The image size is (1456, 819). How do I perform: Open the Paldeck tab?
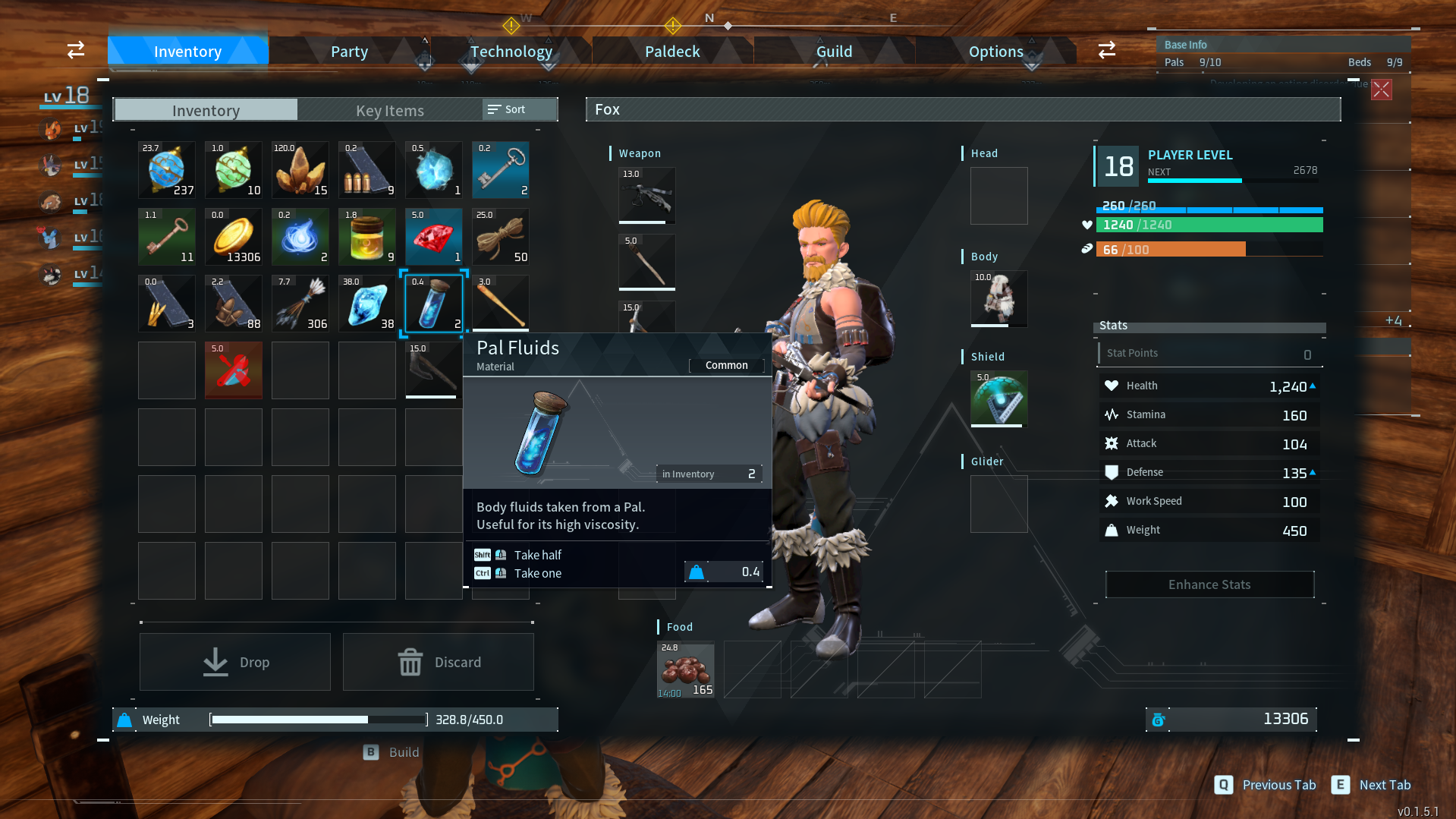671,51
